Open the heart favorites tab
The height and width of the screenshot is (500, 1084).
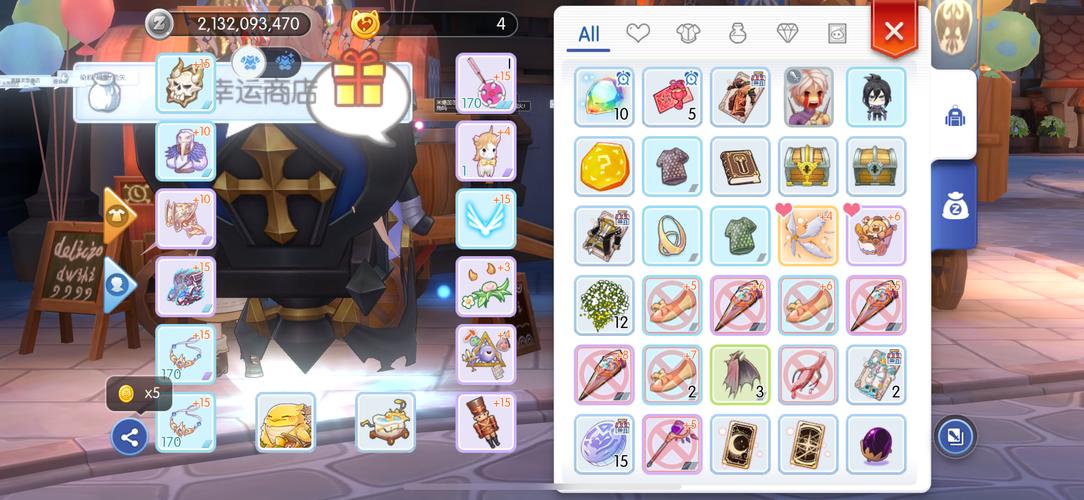coord(638,34)
